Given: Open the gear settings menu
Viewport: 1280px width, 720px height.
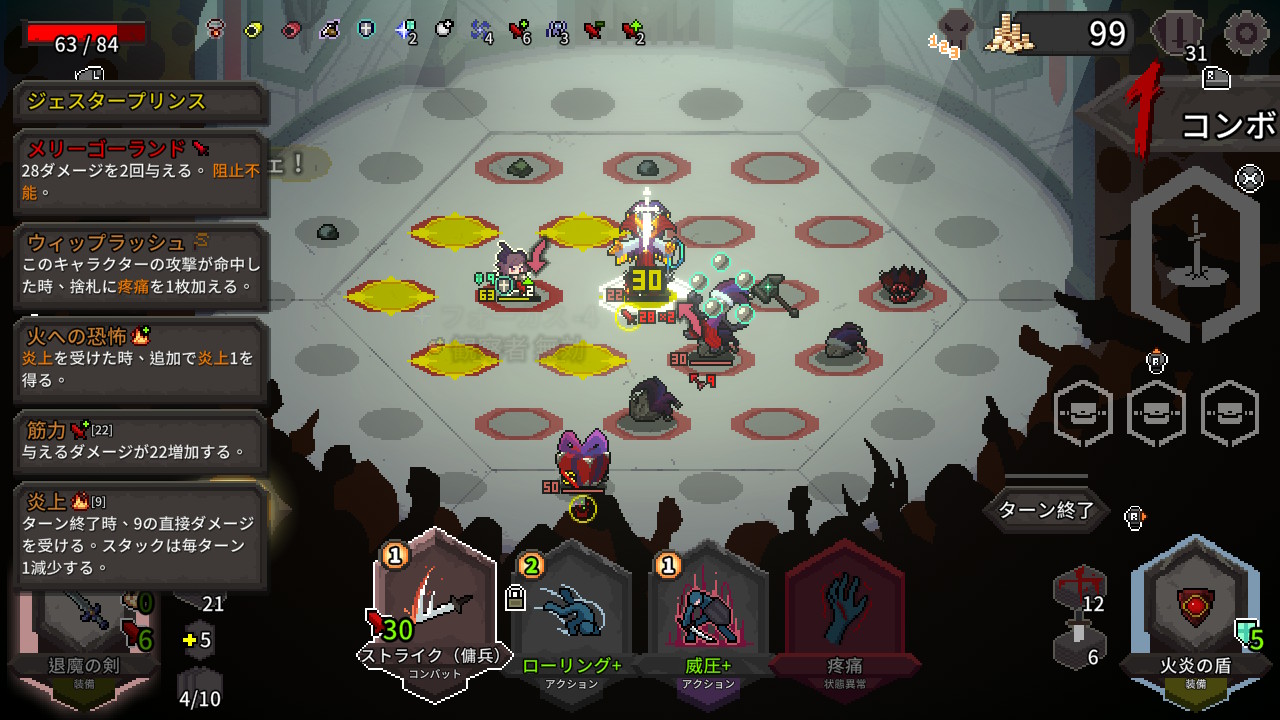Looking at the screenshot, I should pos(1246,34).
